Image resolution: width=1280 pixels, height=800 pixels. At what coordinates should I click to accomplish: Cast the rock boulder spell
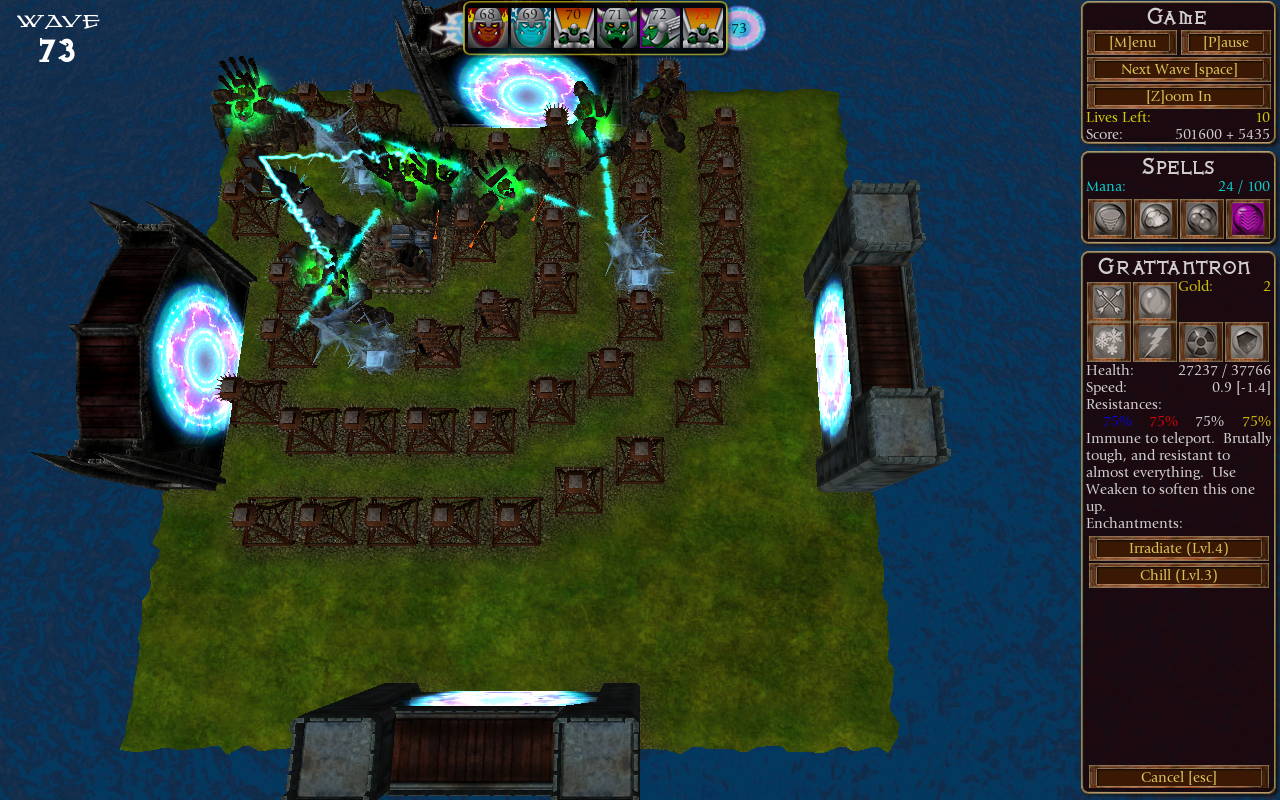point(1155,219)
